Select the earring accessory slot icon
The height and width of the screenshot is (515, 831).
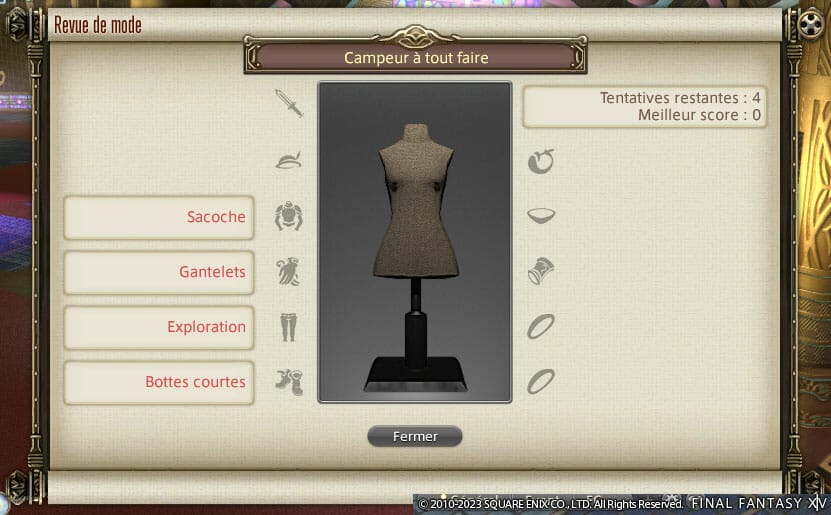coord(541,160)
